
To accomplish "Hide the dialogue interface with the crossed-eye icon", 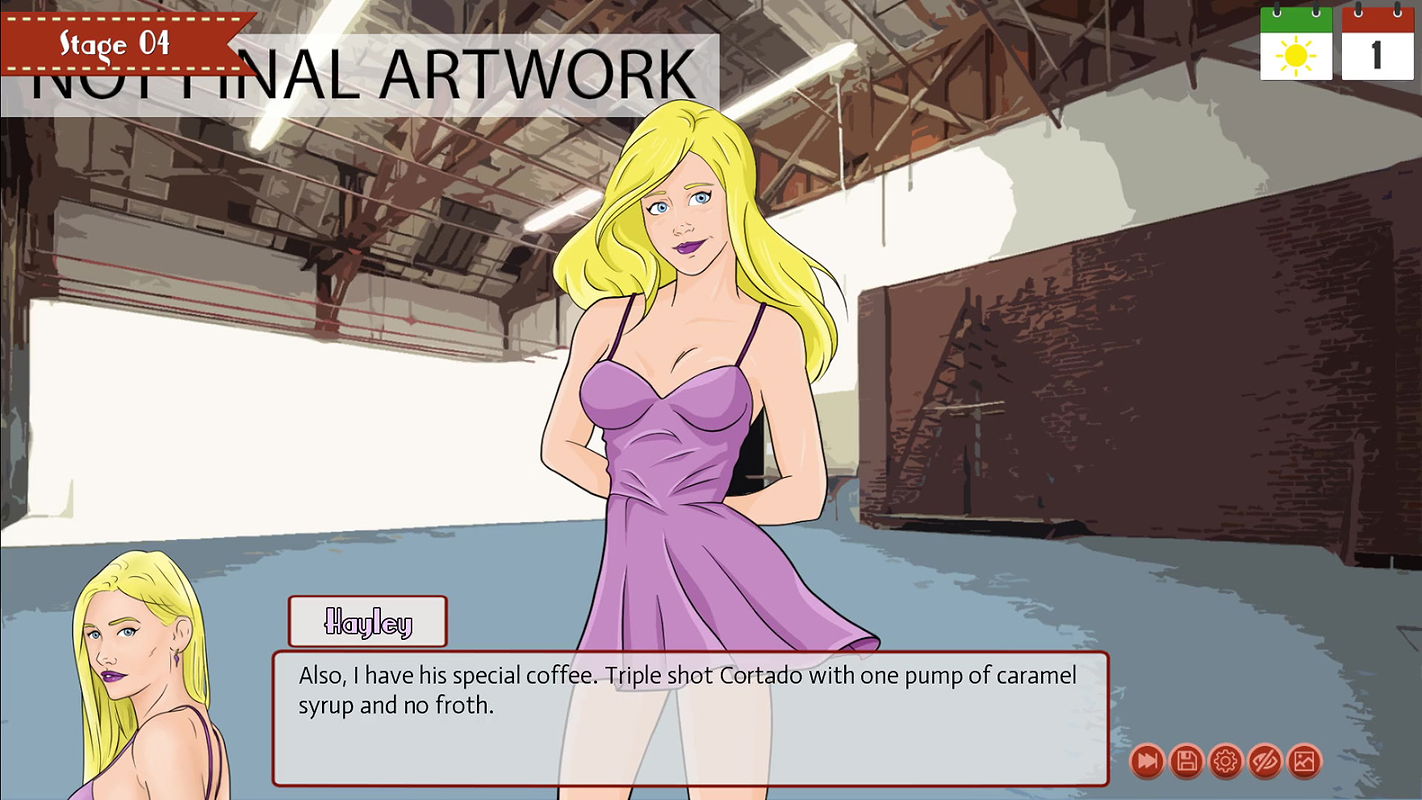I will click(x=1264, y=762).
